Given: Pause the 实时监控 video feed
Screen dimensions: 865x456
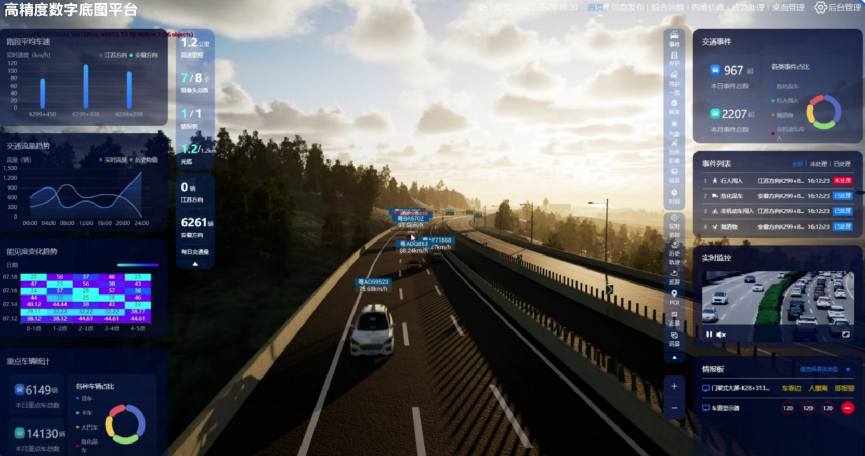Looking at the screenshot, I should pyautogui.click(x=709, y=334).
